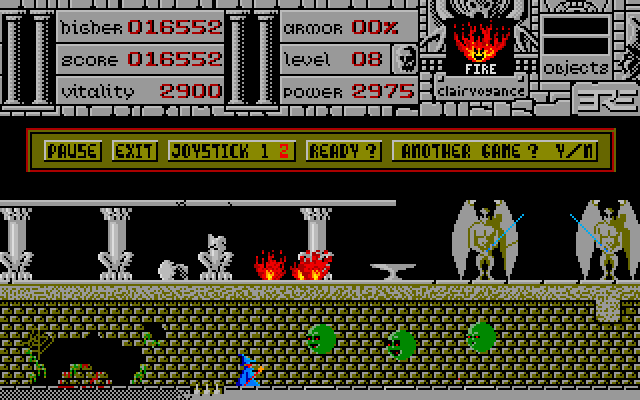The image size is (640, 400).
Task: Answer N to Another Game
Action: click(x=588, y=151)
